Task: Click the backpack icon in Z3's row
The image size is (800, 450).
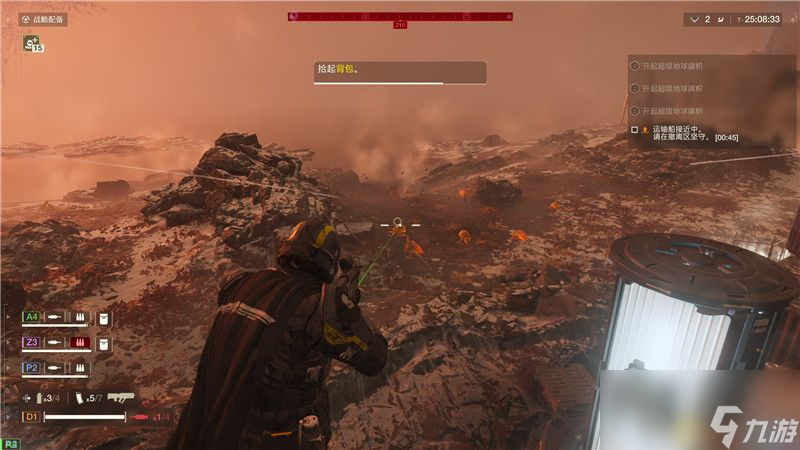Action: pos(104,343)
